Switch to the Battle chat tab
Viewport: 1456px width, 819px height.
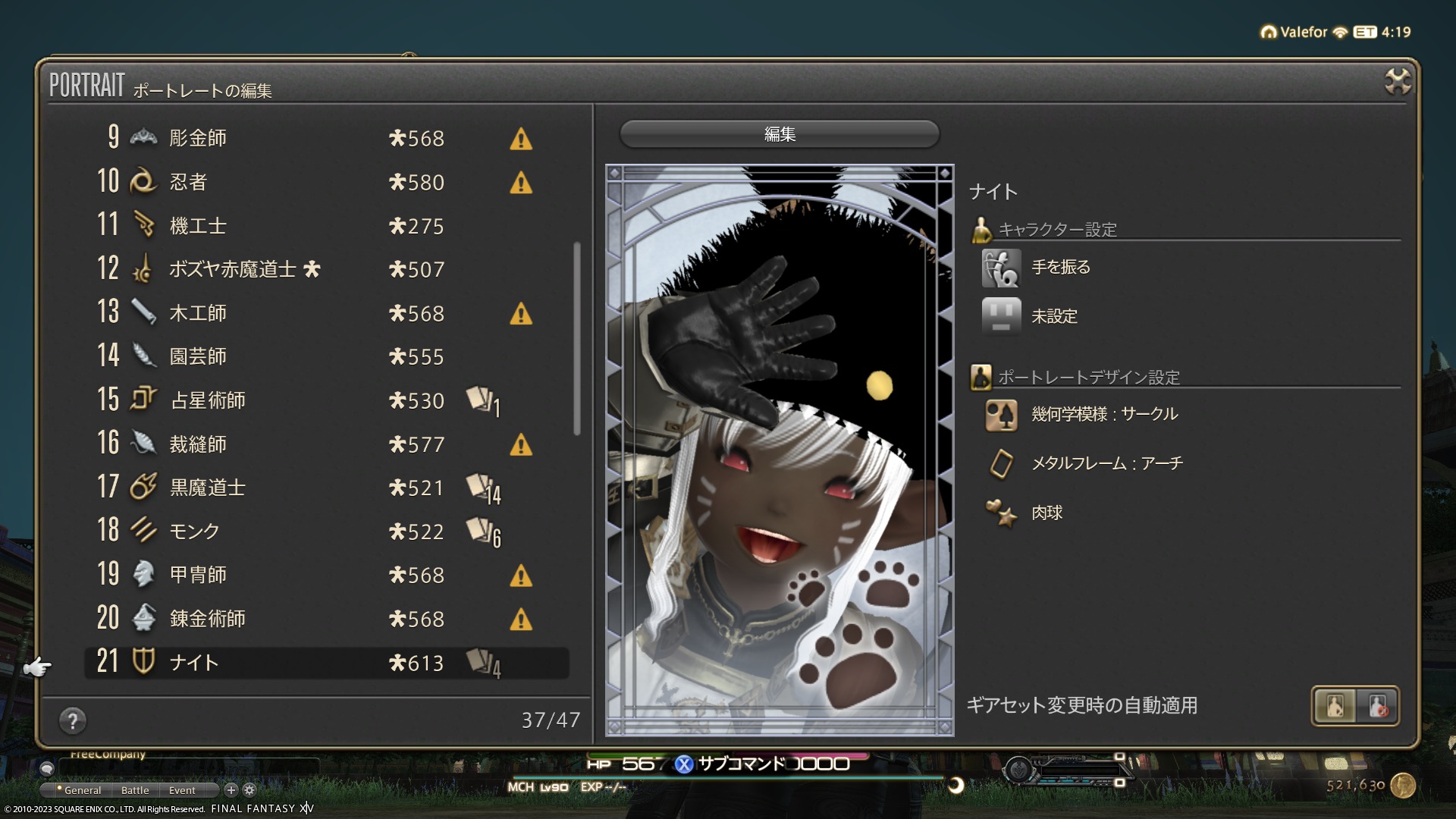[135, 790]
